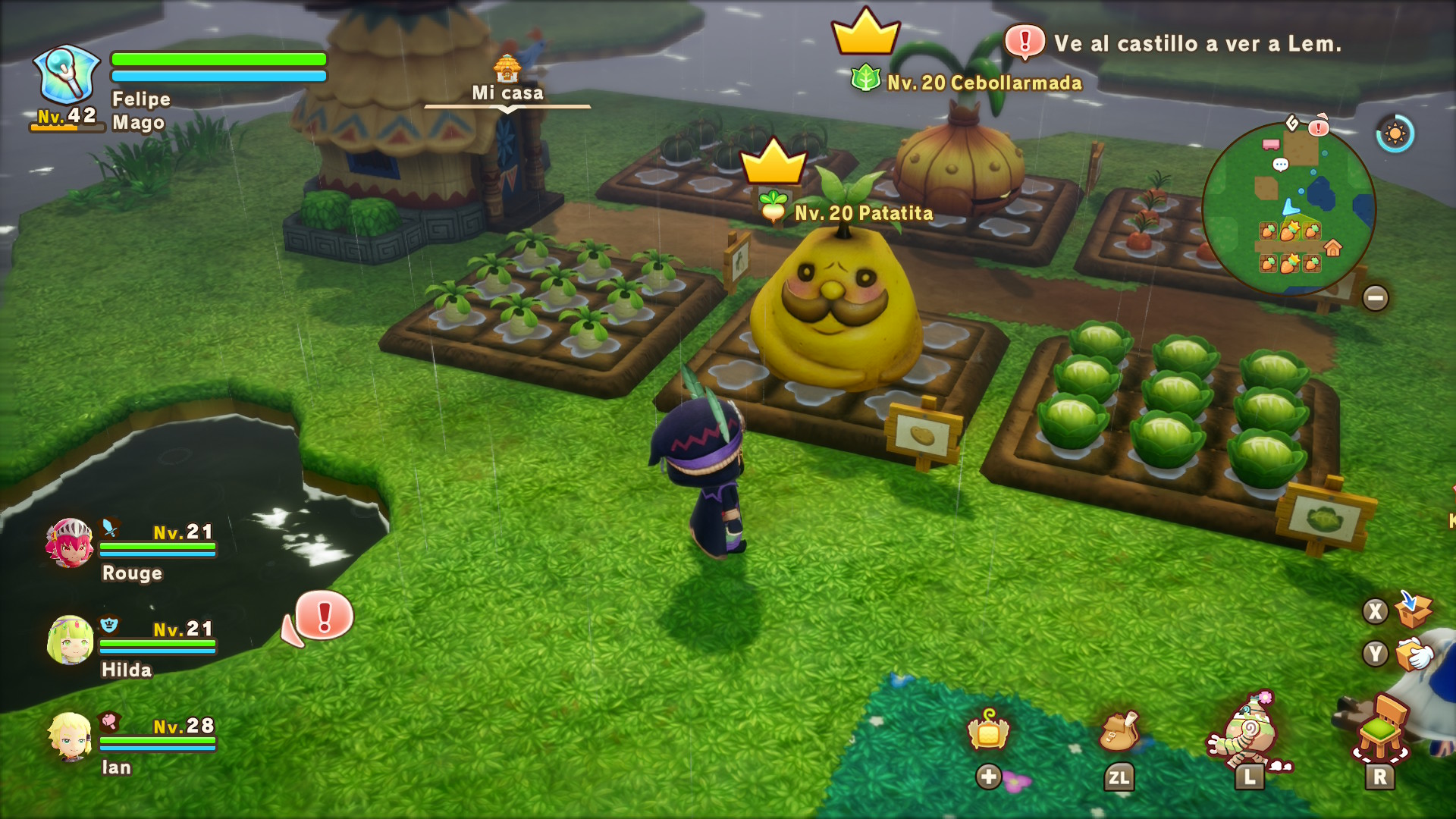Click the gloved hand carrying box icon
This screenshot has height=819, width=1456.
point(1413,654)
